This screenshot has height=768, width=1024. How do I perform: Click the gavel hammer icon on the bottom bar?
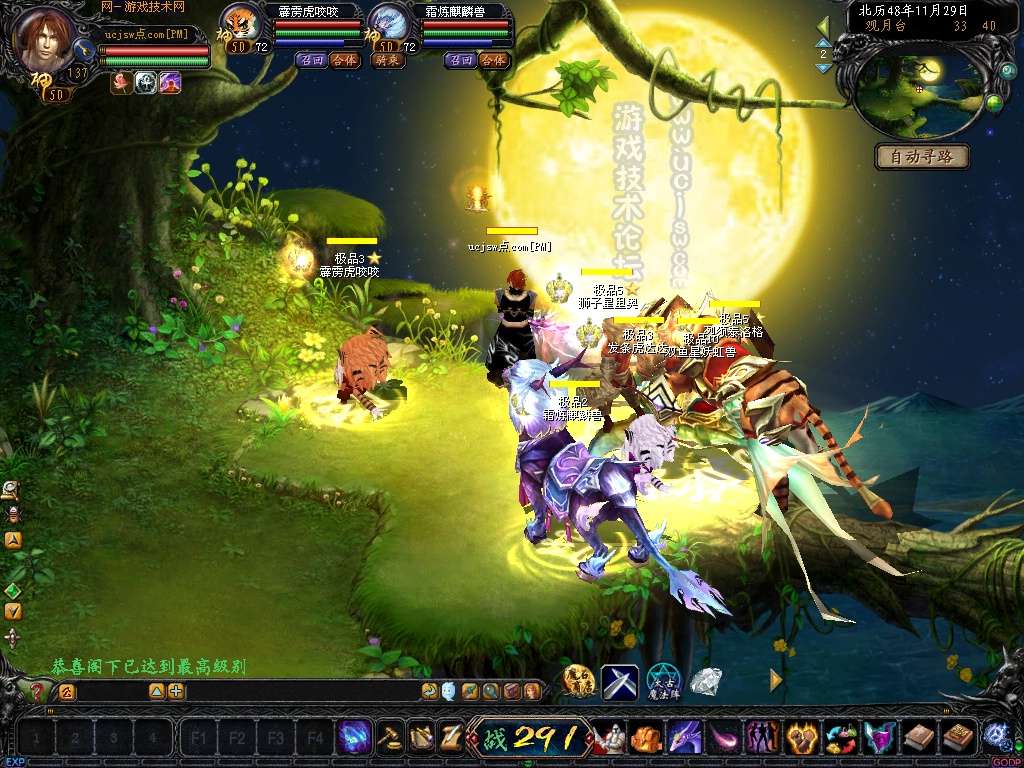coord(390,738)
